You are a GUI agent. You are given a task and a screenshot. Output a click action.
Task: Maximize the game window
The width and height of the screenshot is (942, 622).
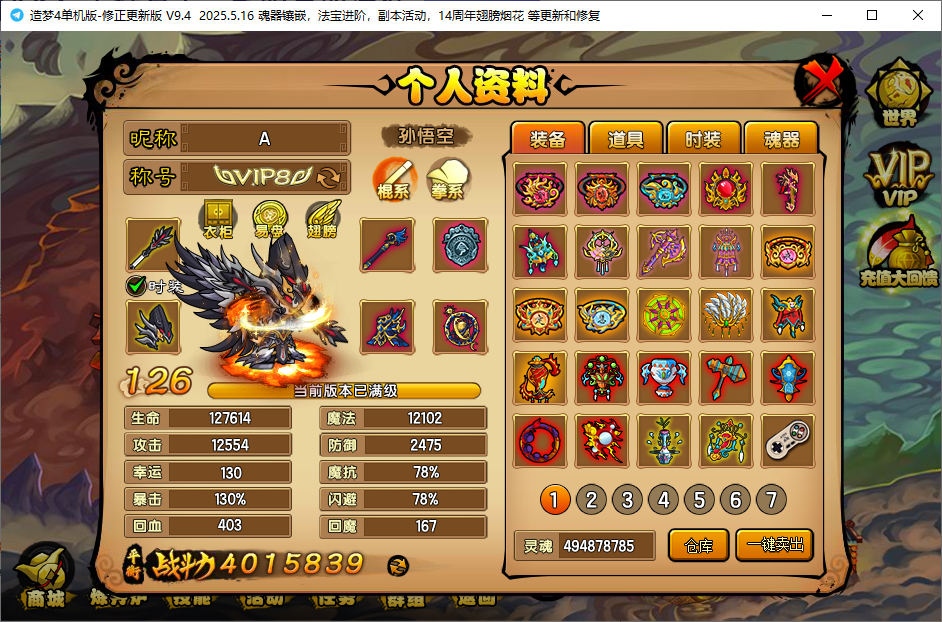point(871,15)
